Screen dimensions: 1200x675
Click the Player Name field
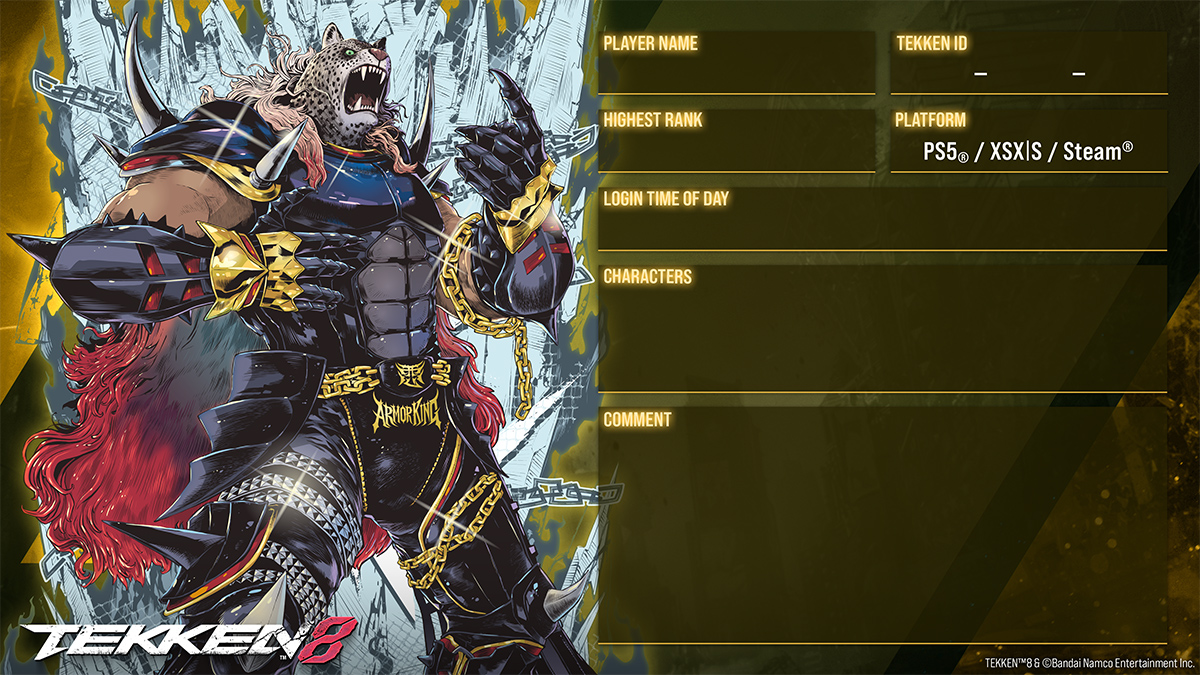pyautogui.click(x=736, y=72)
